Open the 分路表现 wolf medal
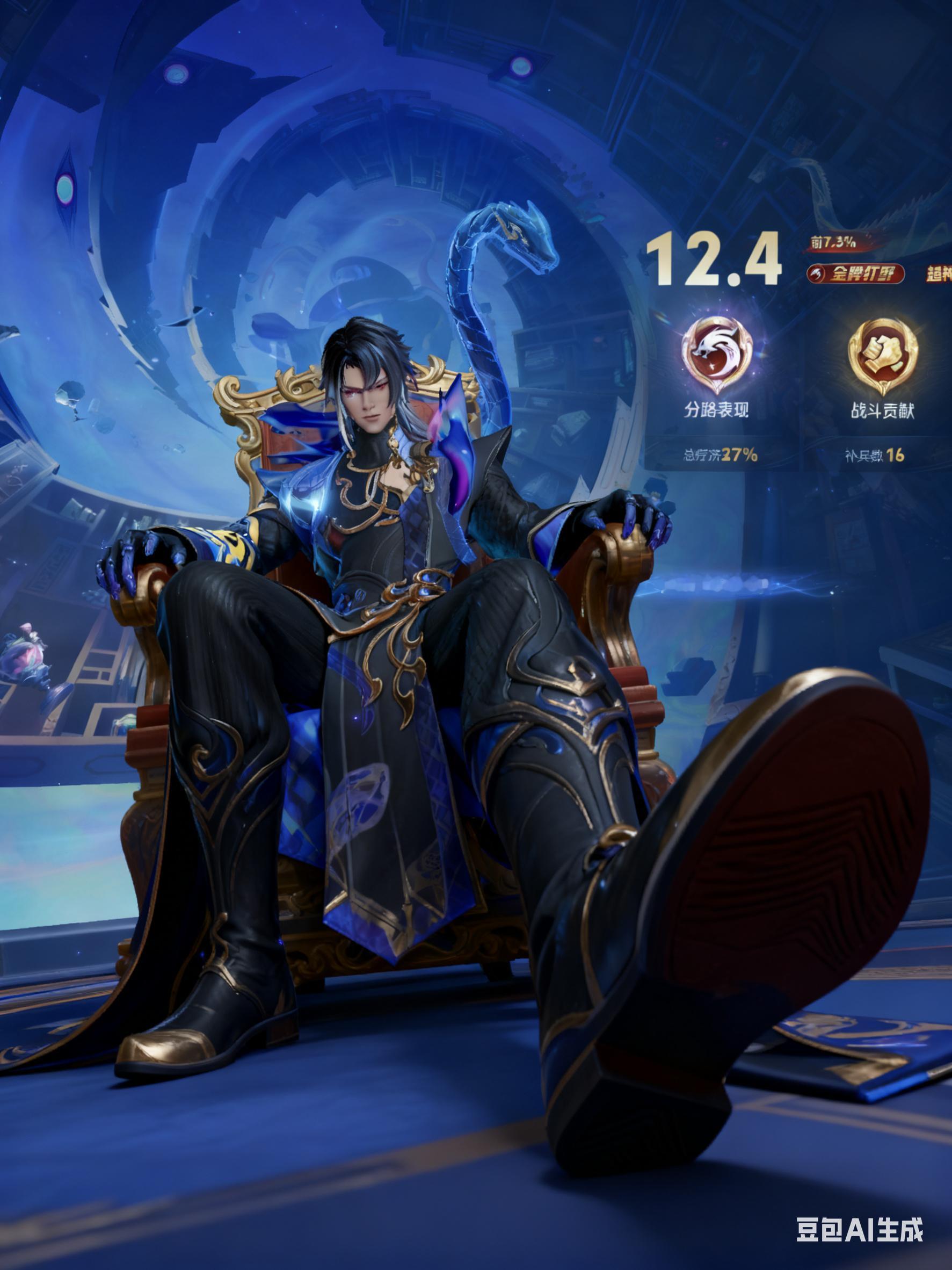952x1270 pixels. click(x=716, y=352)
